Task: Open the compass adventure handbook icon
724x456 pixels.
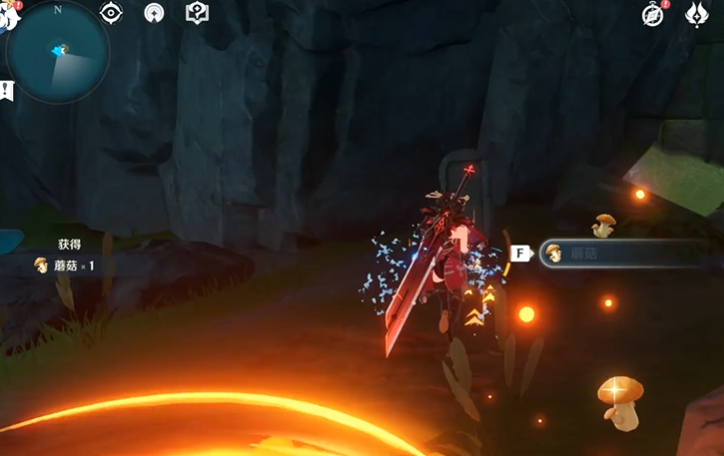Action: [x=653, y=14]
